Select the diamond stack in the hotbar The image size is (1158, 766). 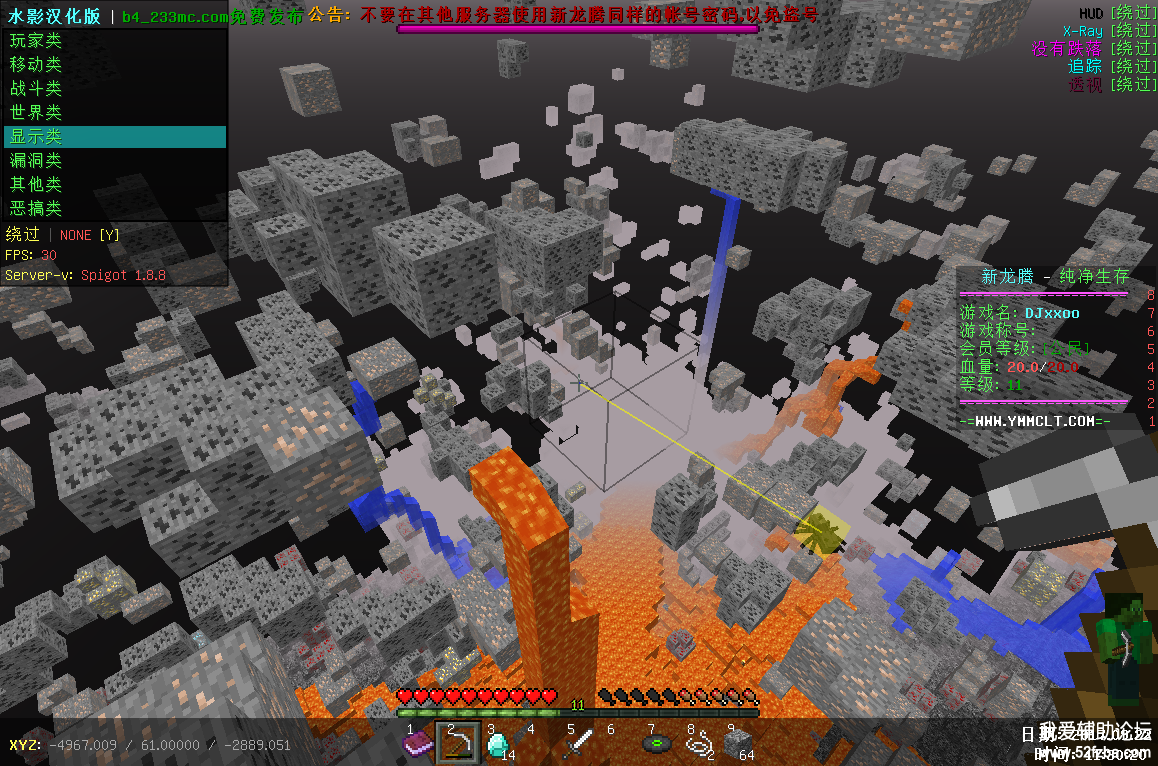tap(498, 743)
